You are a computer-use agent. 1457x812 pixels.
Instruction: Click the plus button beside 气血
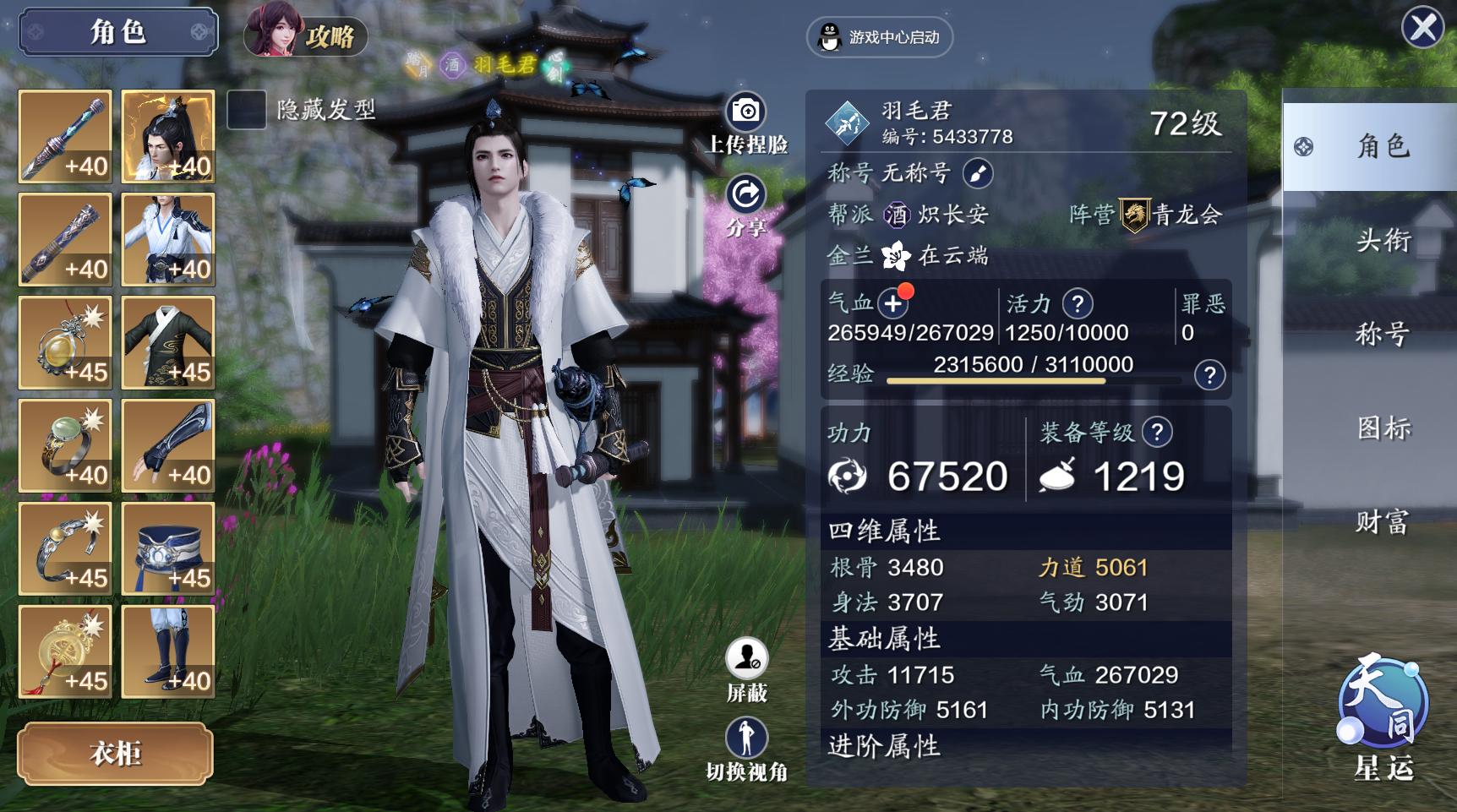click(892, 303)
